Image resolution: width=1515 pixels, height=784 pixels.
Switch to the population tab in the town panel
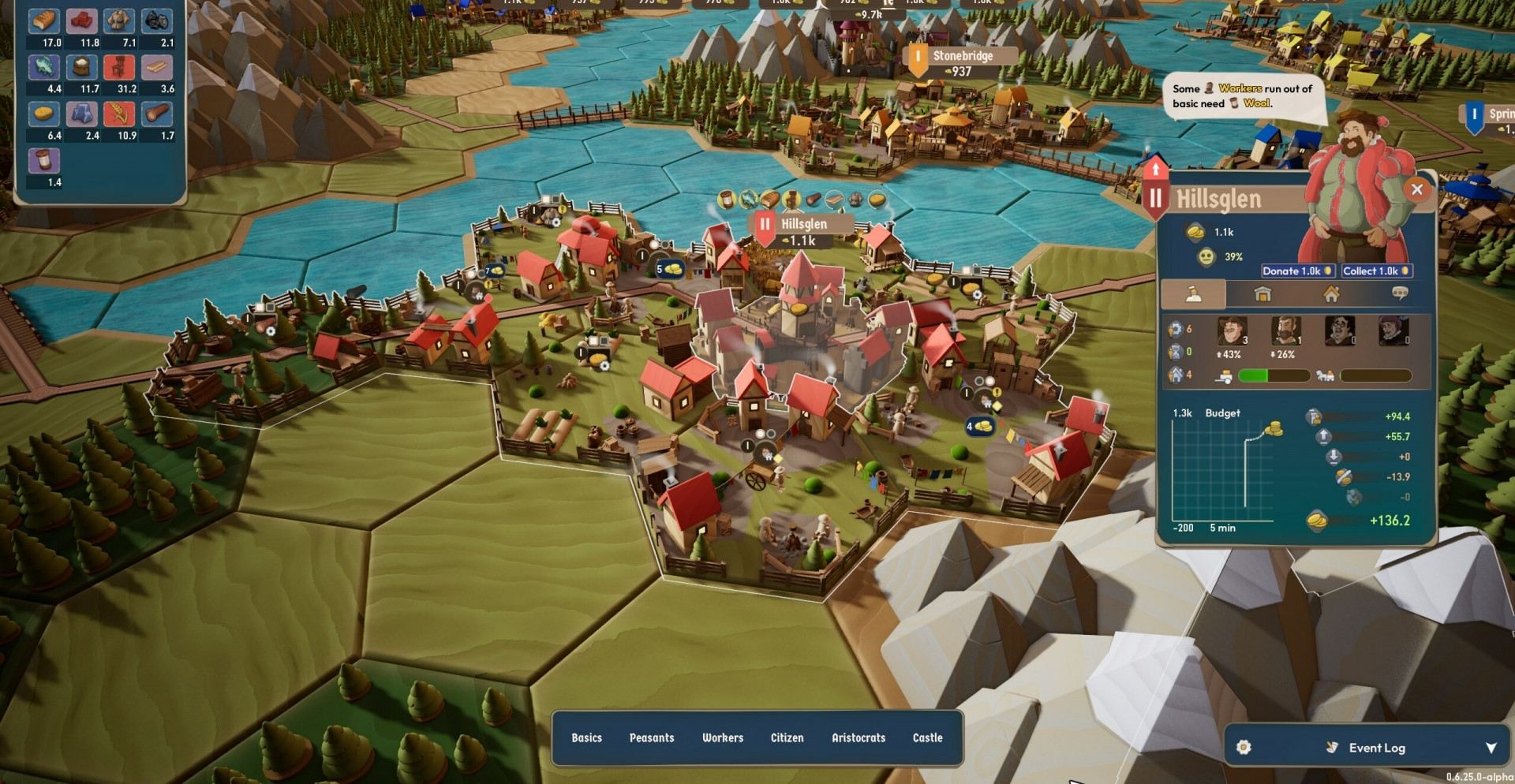(1194, 294)
